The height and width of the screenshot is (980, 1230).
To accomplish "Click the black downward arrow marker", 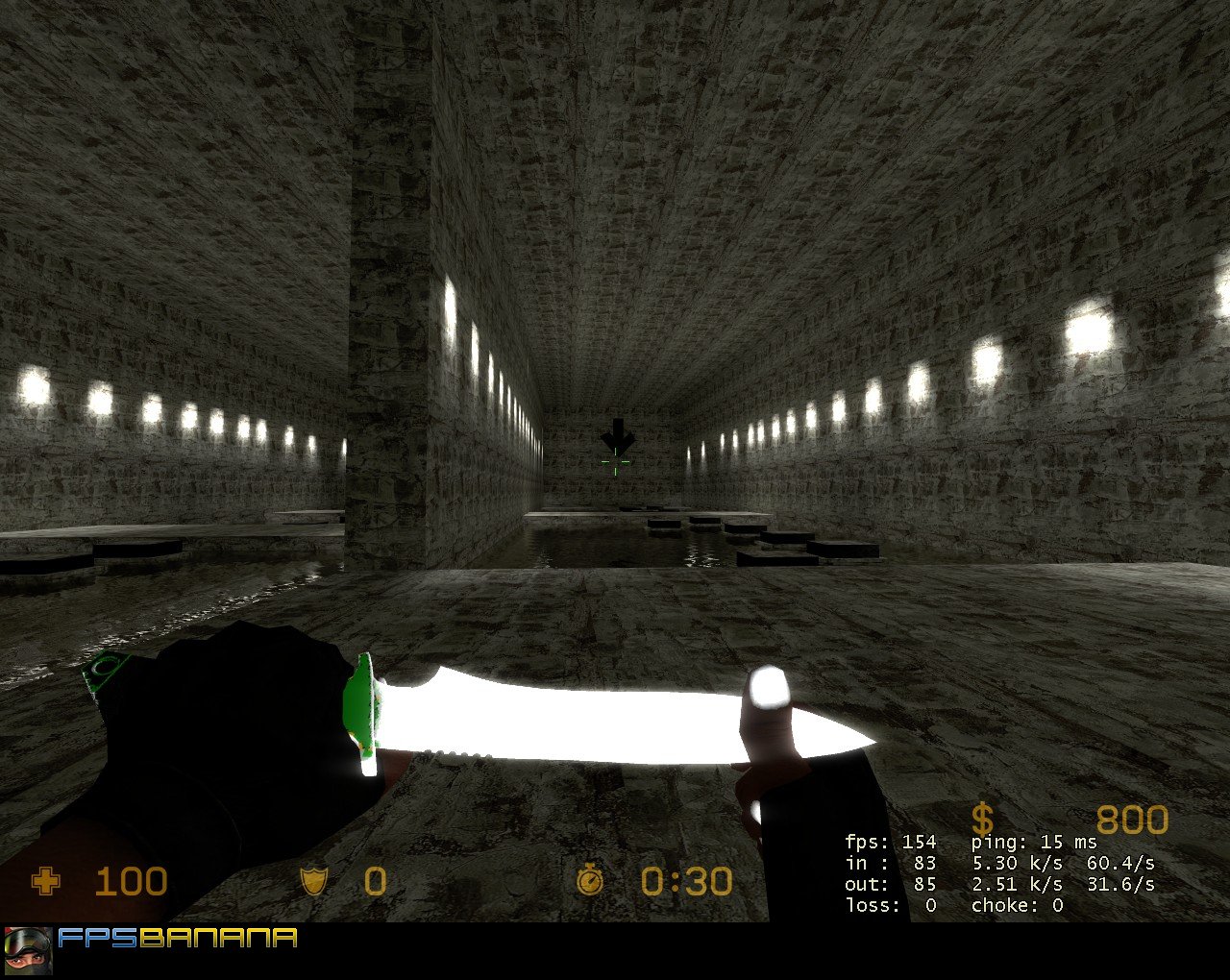I will pos(618,435).
